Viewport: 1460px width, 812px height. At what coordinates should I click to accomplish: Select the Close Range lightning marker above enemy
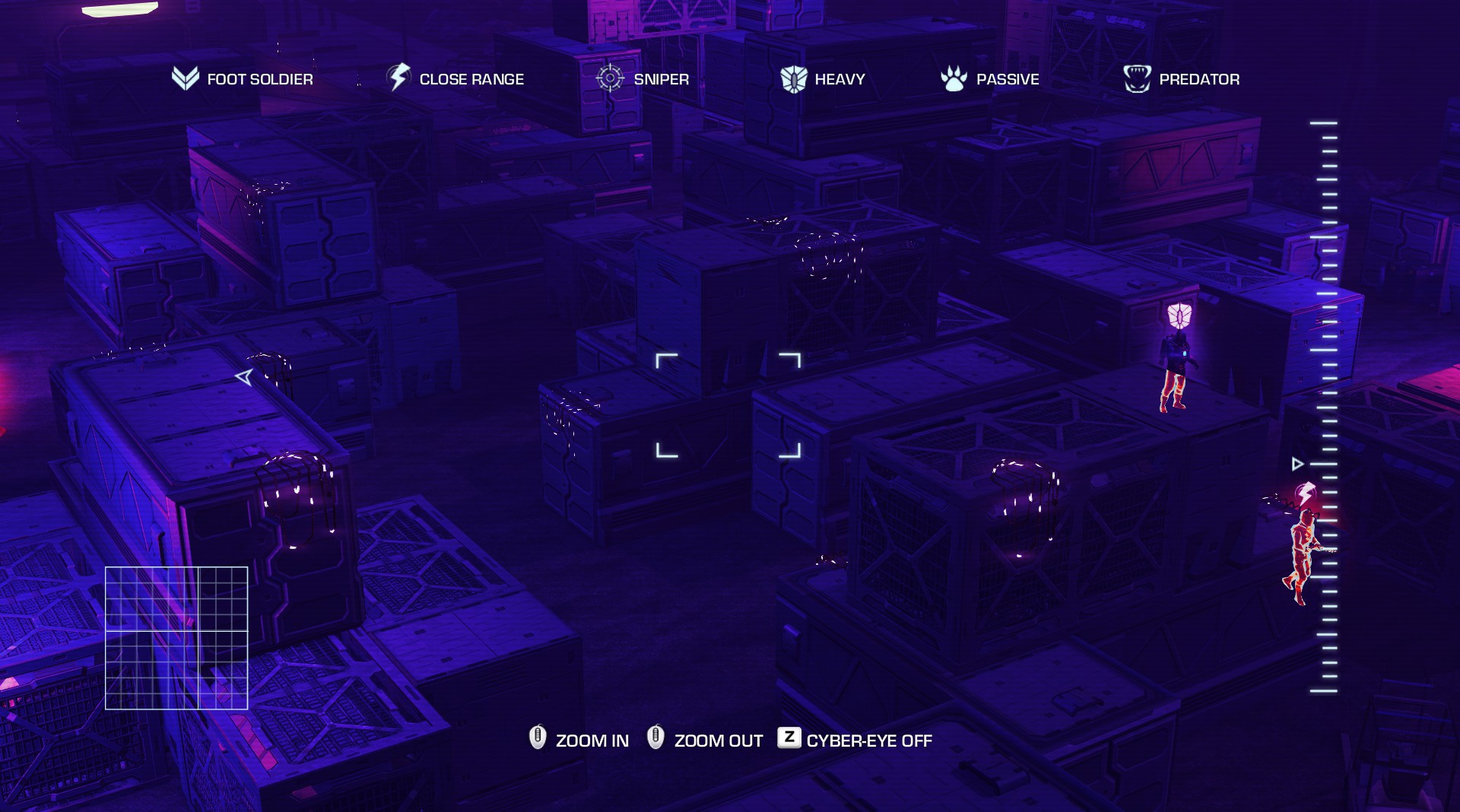(1306, 493)
